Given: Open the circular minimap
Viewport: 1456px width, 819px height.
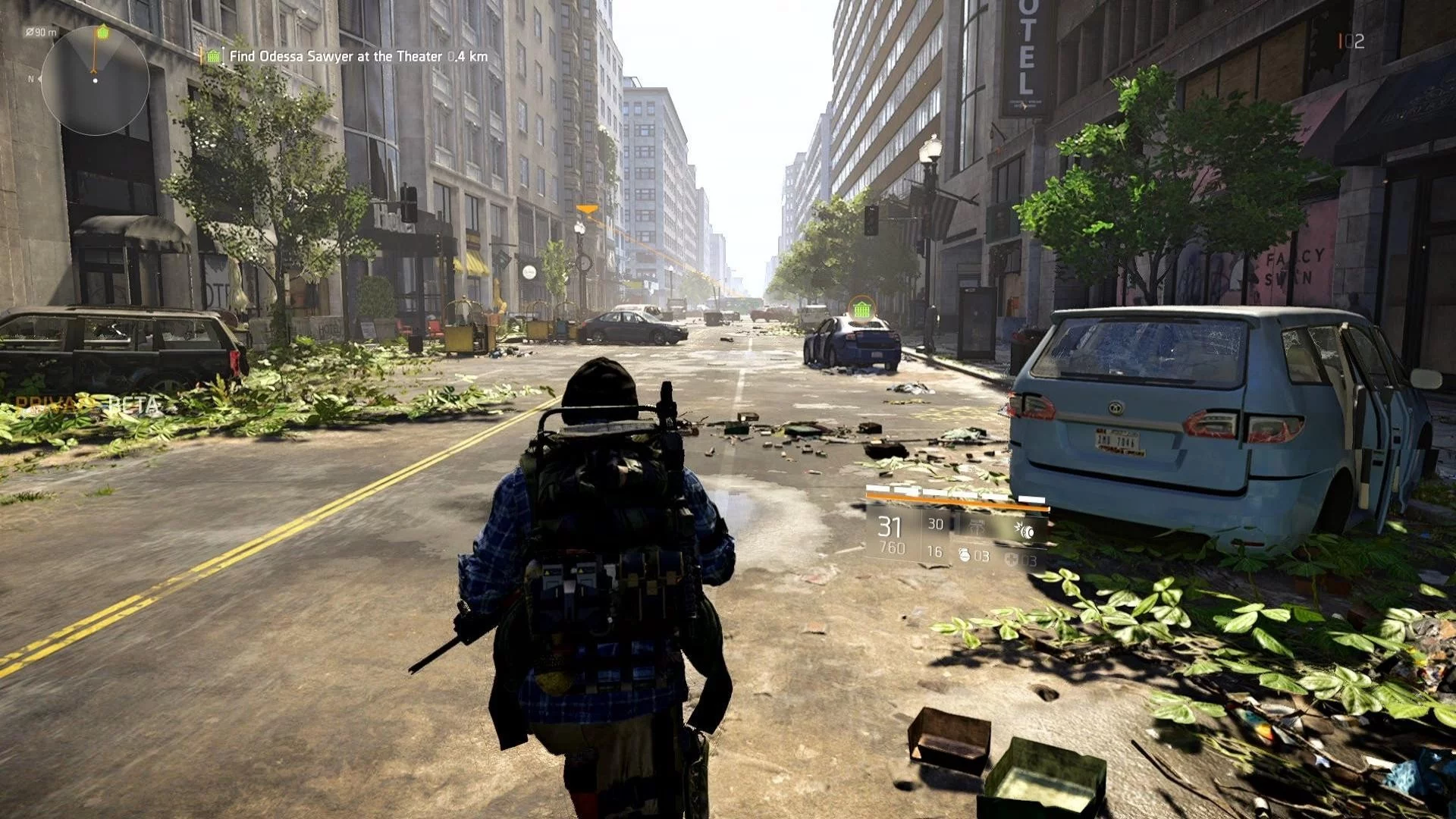Looking at the screenshot, I should (95, 80).
